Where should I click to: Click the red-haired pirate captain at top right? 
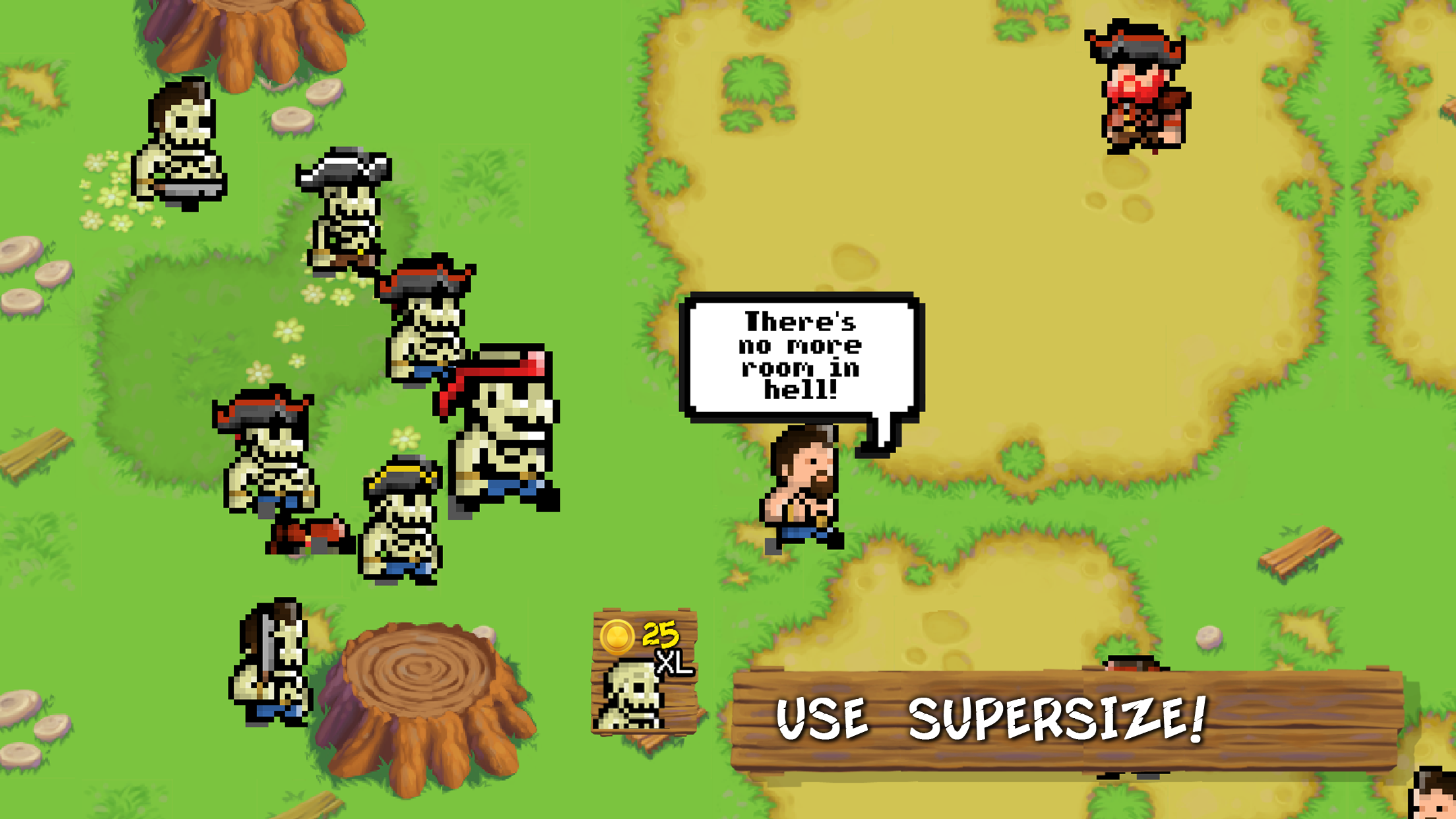[1141, 86]
